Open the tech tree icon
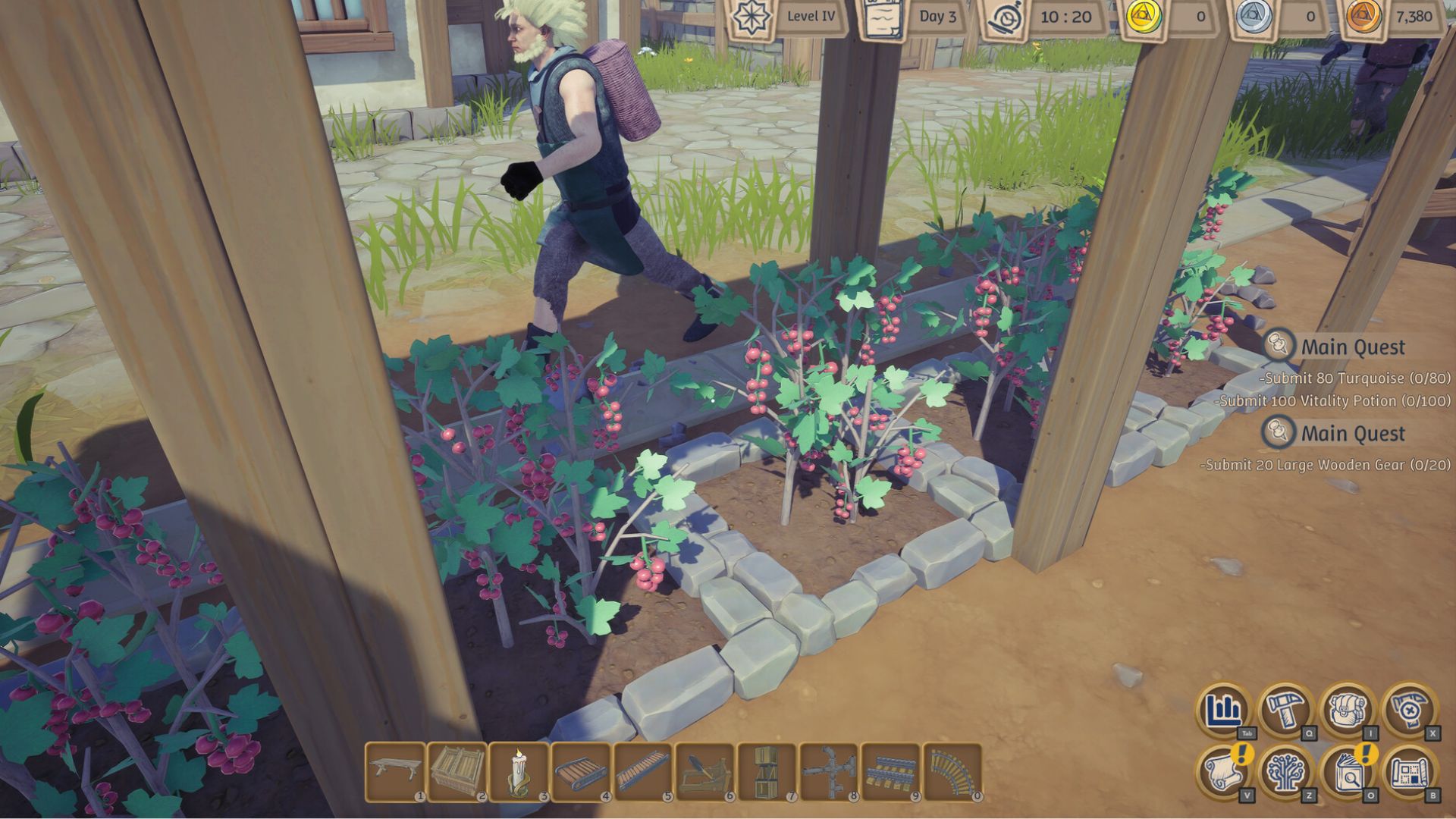Screen dimensions: 1456x819 click(x=1286, y=772)
